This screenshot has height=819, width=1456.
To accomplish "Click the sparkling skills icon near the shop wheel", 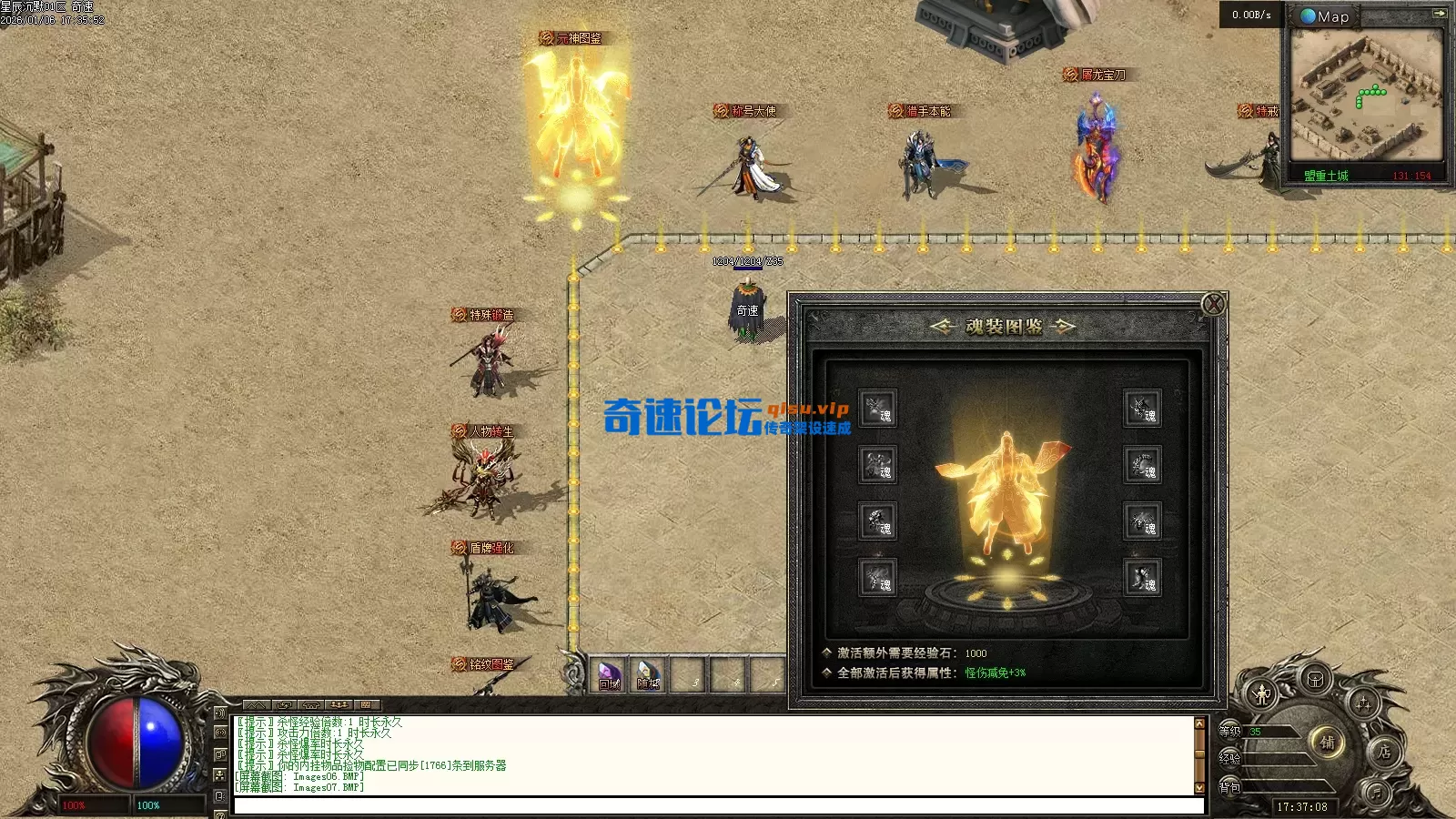I will pyautogui.click(x=1363, y=703).
